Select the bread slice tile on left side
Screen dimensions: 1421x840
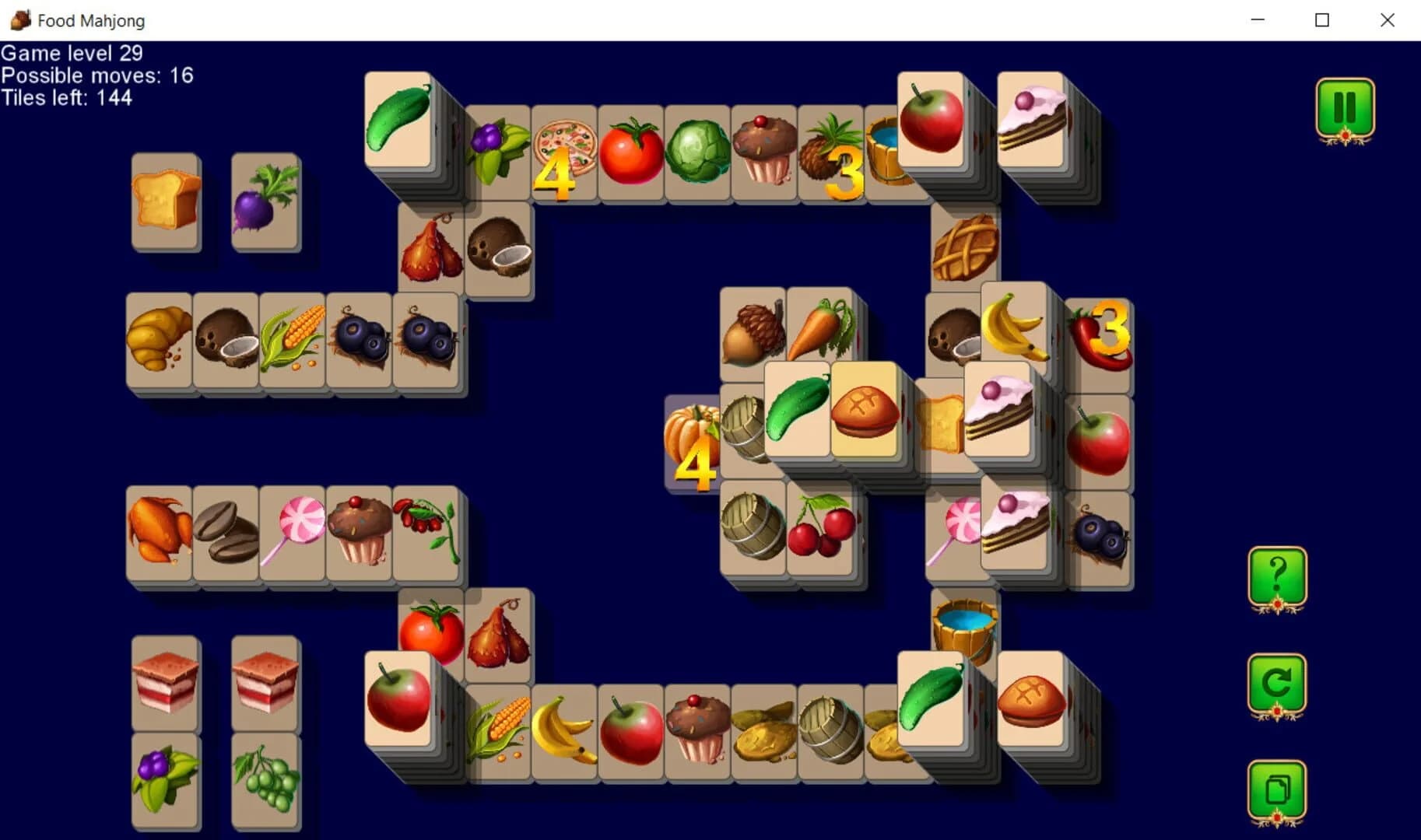click(165, 201)
